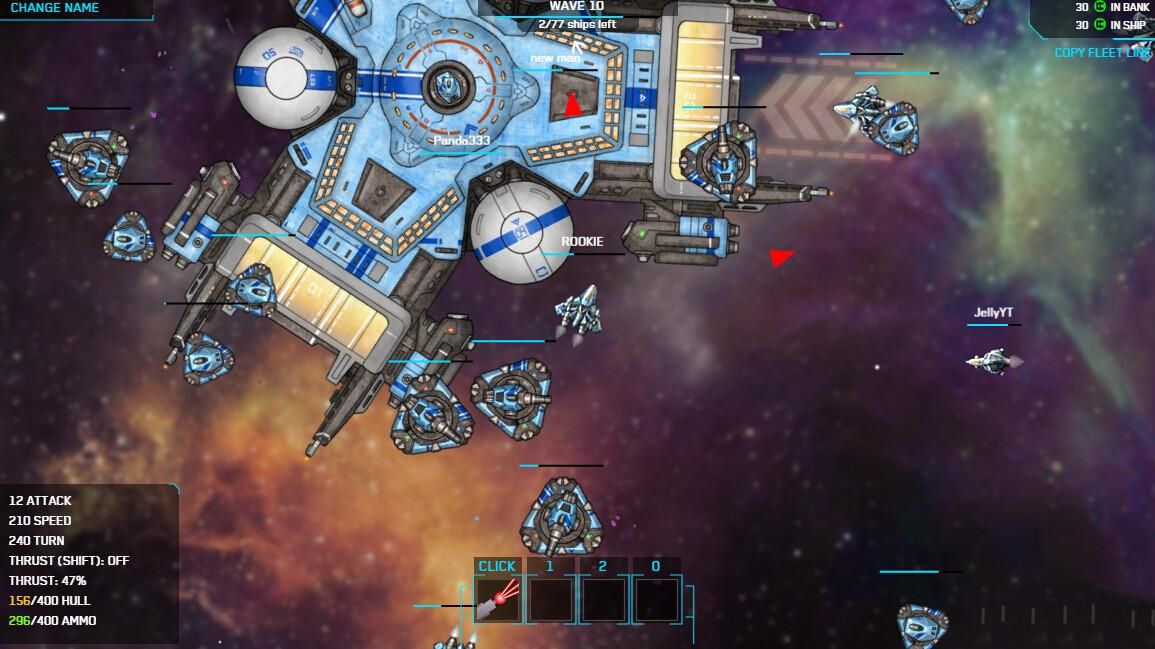Select the laser weapon slot labeled CLICK

tap(497, 598)
